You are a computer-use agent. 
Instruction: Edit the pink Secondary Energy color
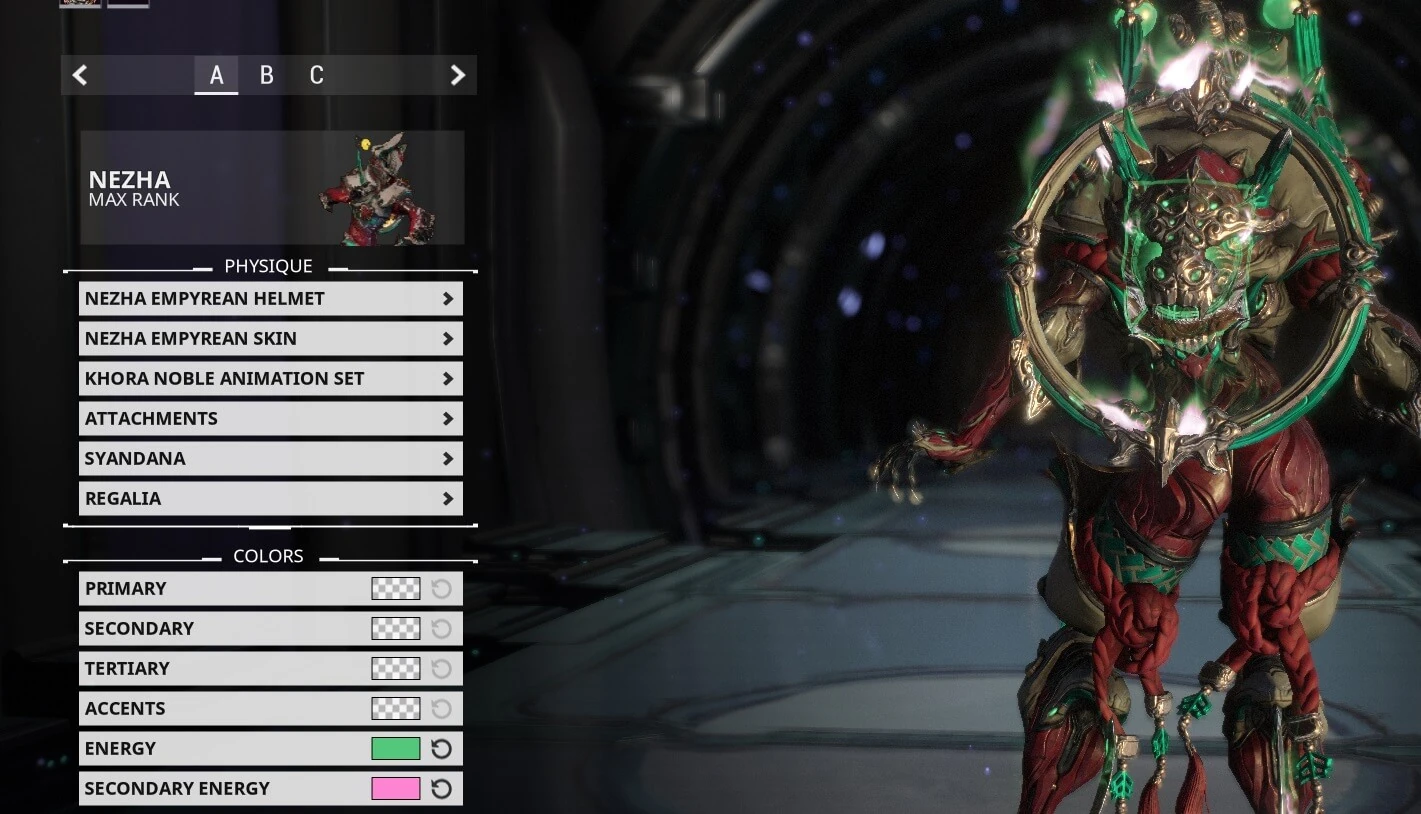(396, 788)
